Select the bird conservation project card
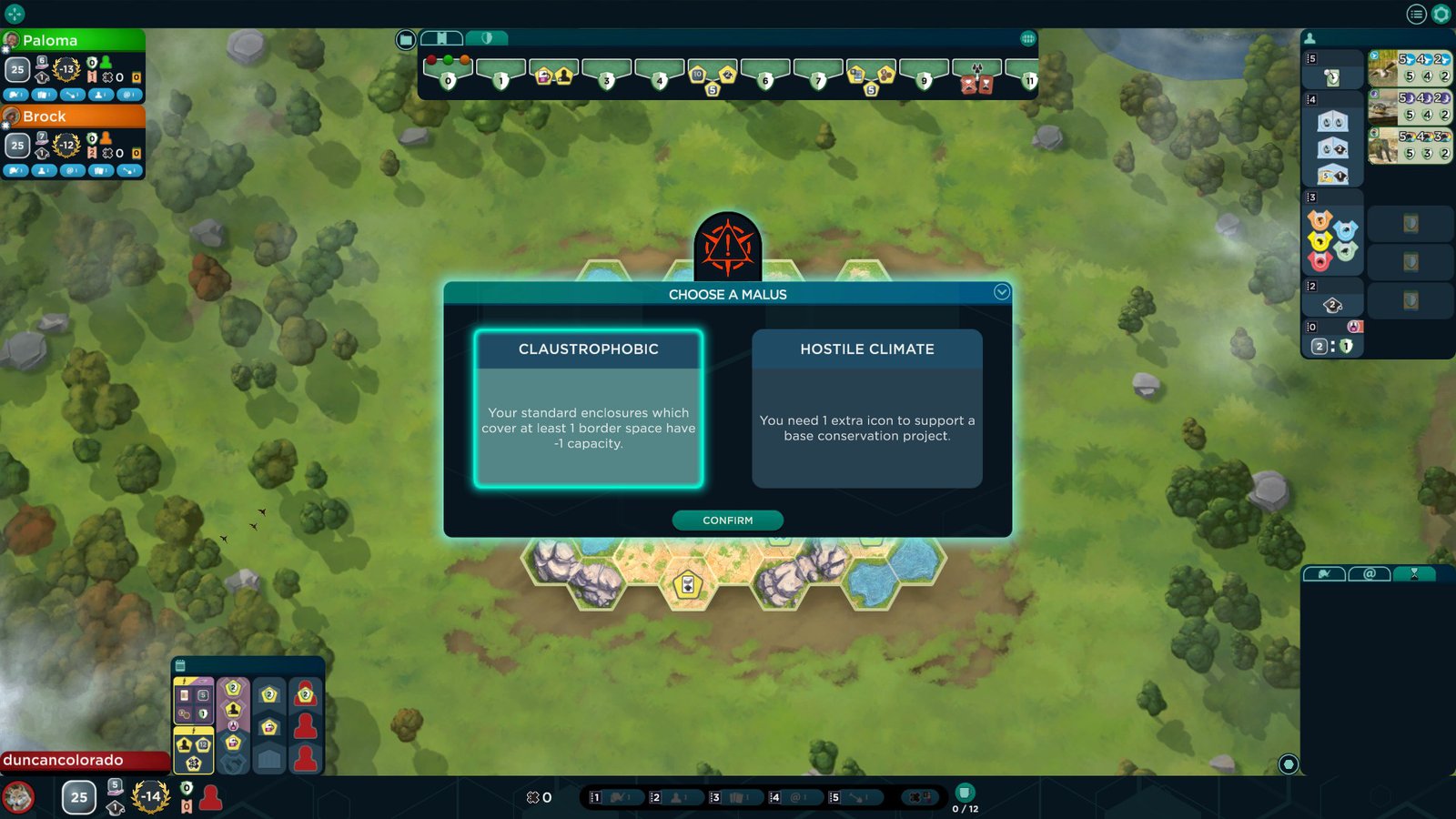1456x819 pixels. coord(1410,68)
